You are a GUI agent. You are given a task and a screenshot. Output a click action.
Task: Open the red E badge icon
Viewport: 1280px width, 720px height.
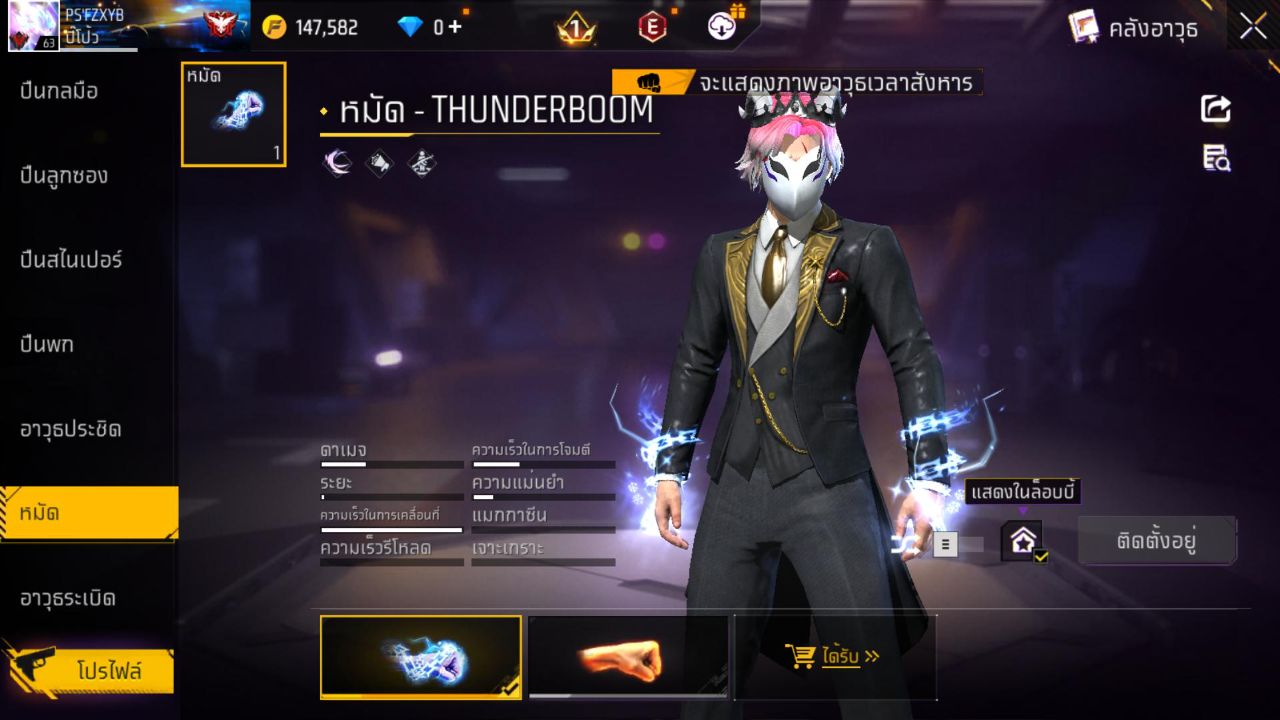[x=652, y=27]
